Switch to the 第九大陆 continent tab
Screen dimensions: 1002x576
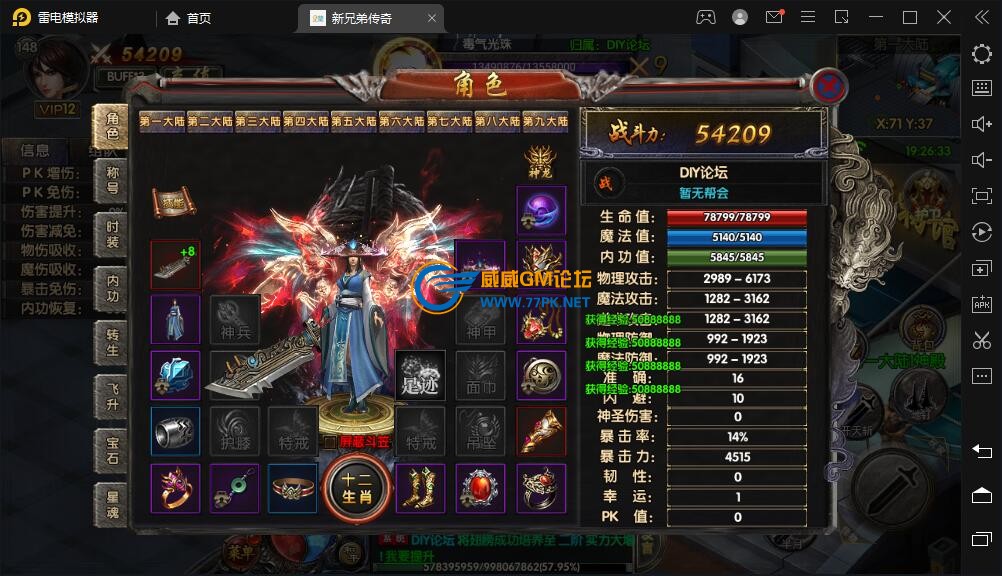(x=545, y=121)
